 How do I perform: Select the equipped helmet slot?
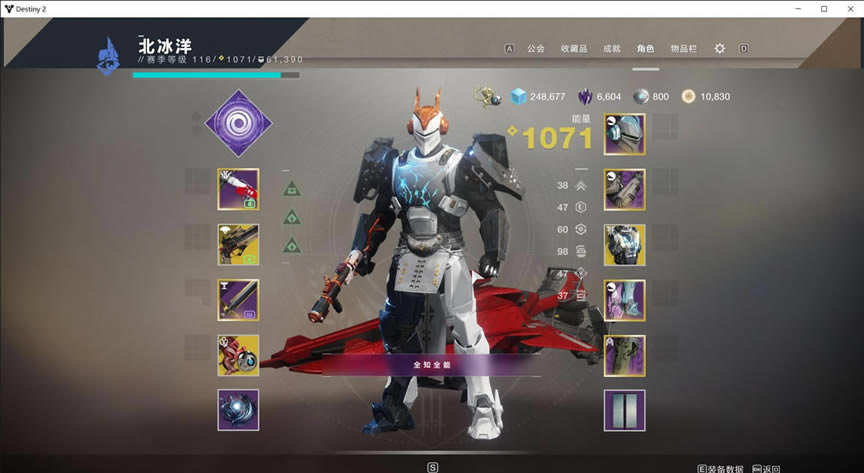(624, 134)
